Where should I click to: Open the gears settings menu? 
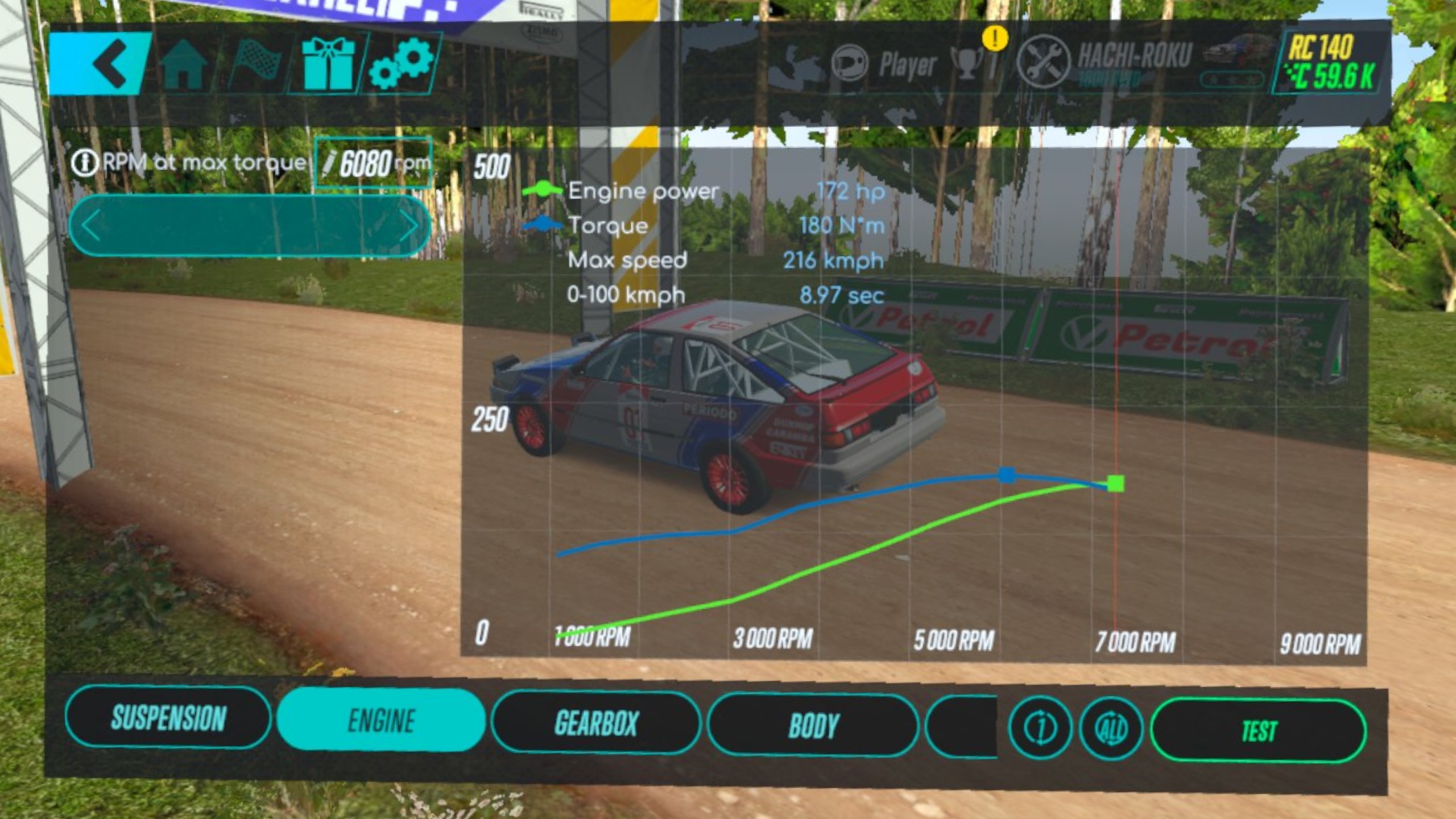[x=402, y=64]
